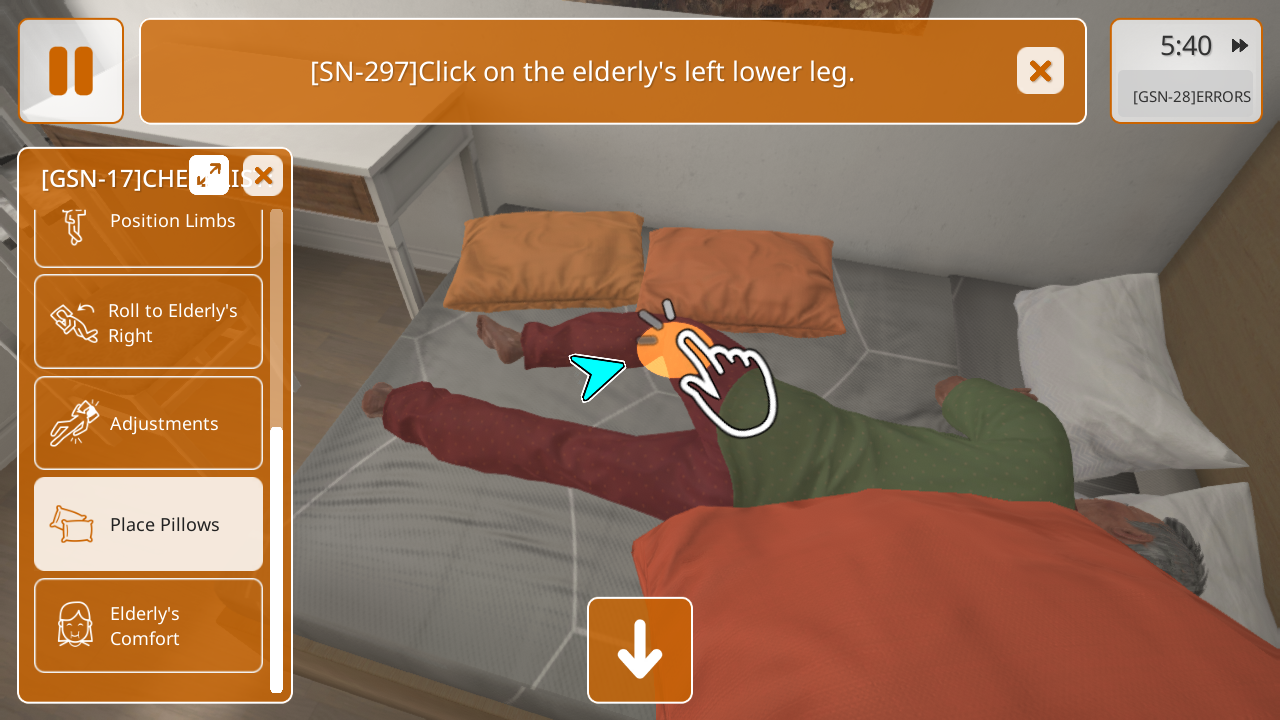Image resolution: width=1280 pixels, height=720 pixels.
Task: Select the Place Pillows checklist step
Action: point(148,524)
